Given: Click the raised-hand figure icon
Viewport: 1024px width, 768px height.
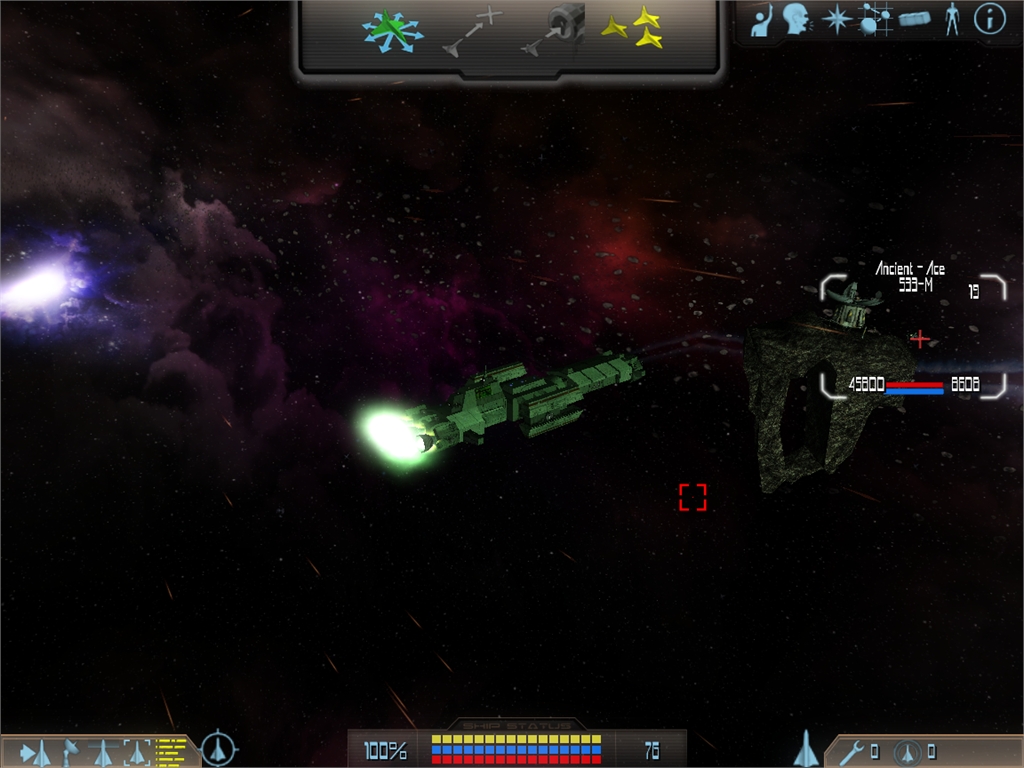Looking at the screenshot, I should (763, 19).
